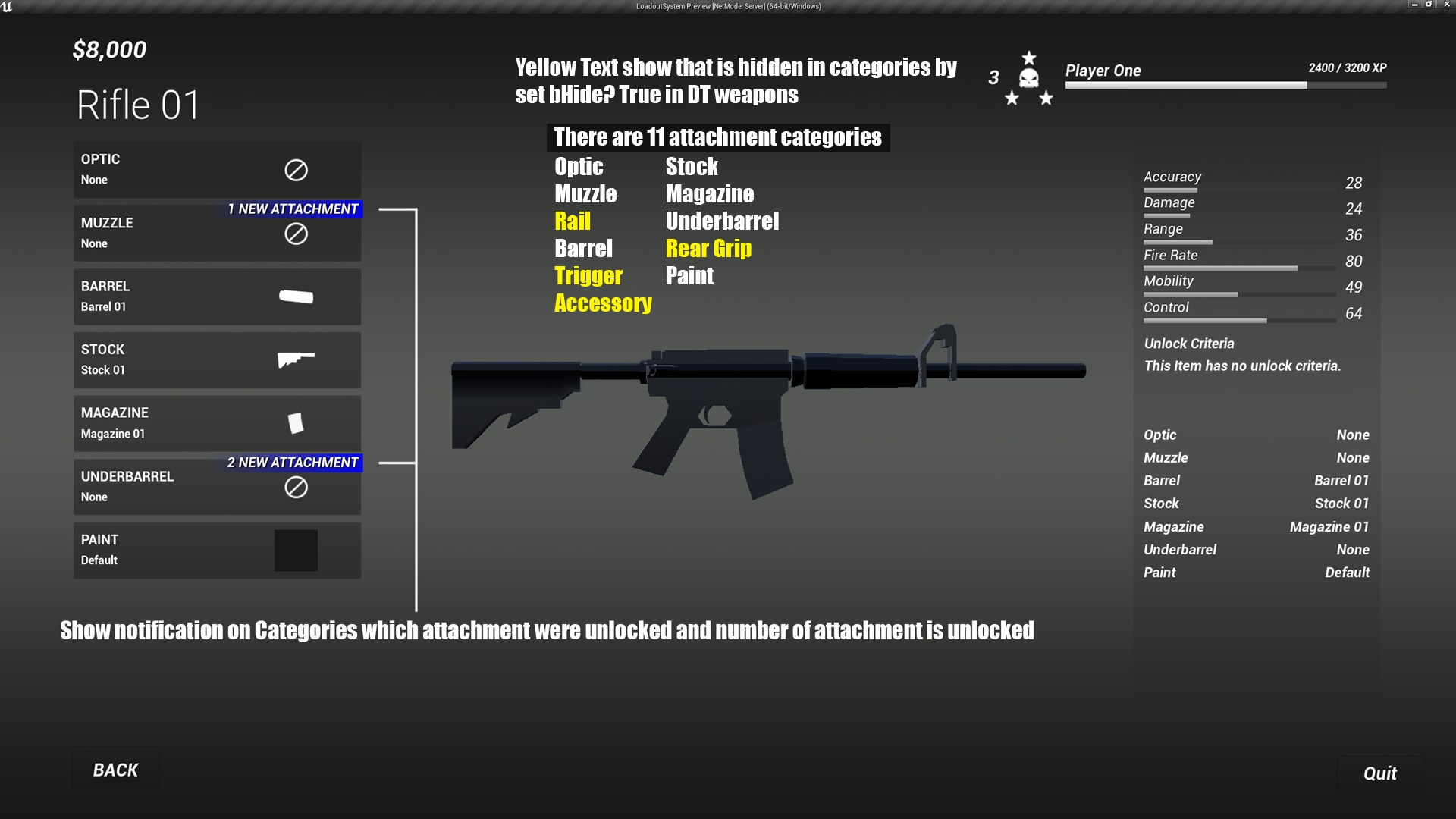
Task: Select the UNDERBARREL attachment slot
Action: pos(217,487)
